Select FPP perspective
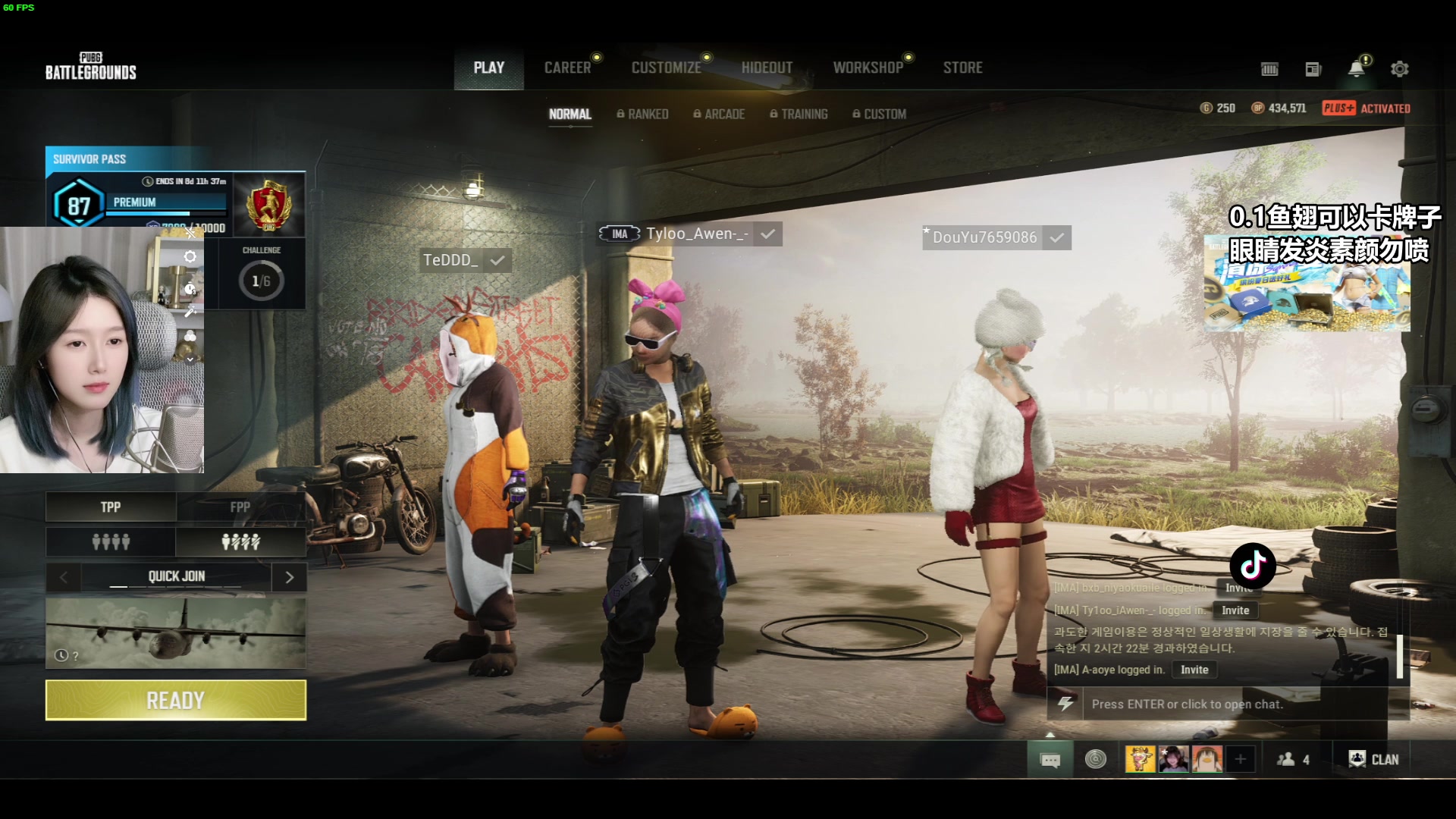1456x819 pixels. [240, 507]
